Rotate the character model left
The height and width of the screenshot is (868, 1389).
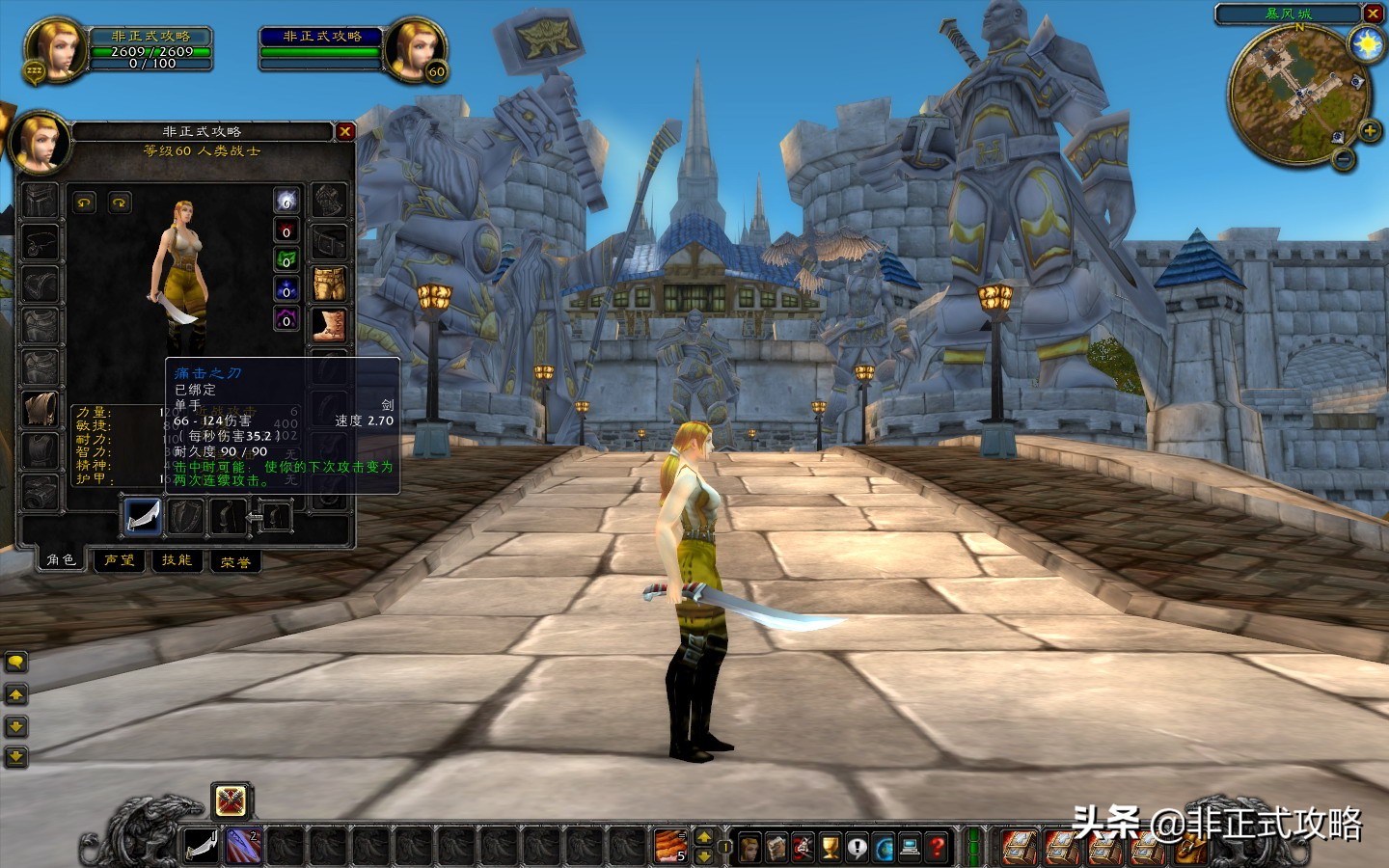[85, 203]
